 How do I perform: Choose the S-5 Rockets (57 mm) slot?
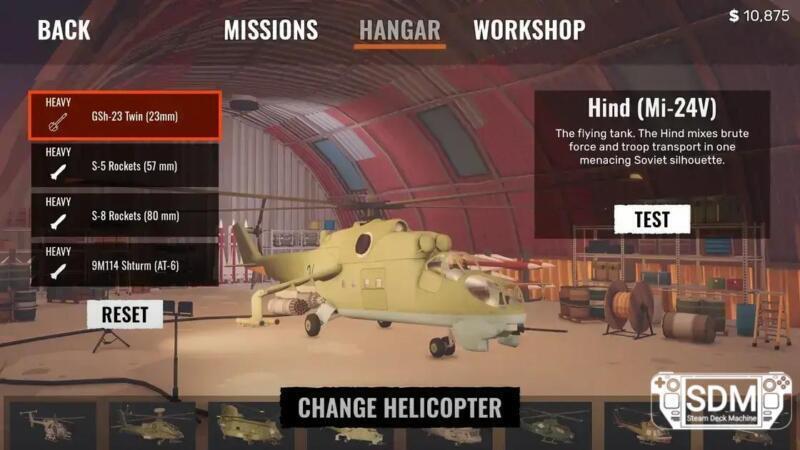tap(125, 166)
